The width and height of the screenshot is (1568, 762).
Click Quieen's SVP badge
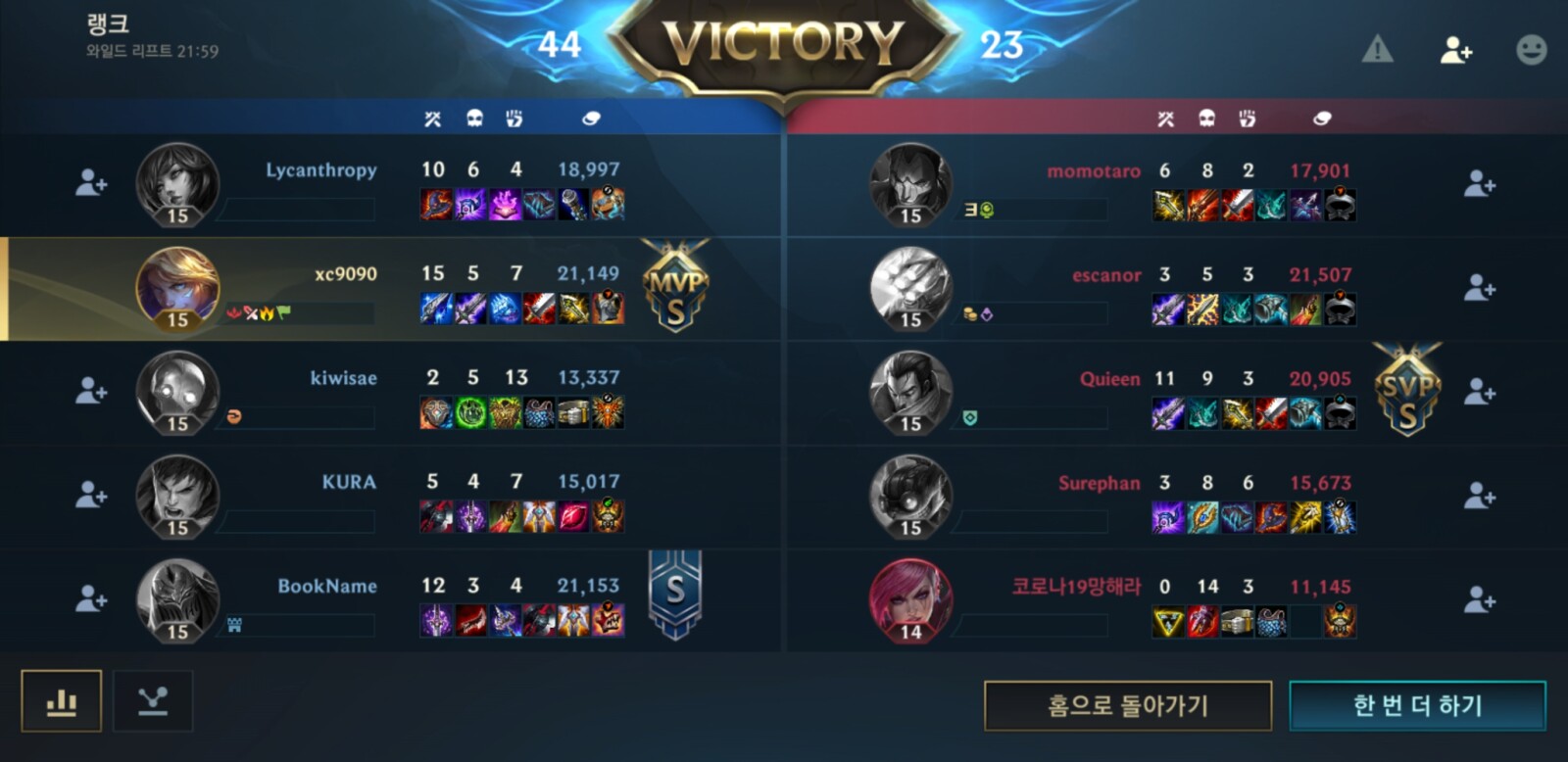point(1406,394)
